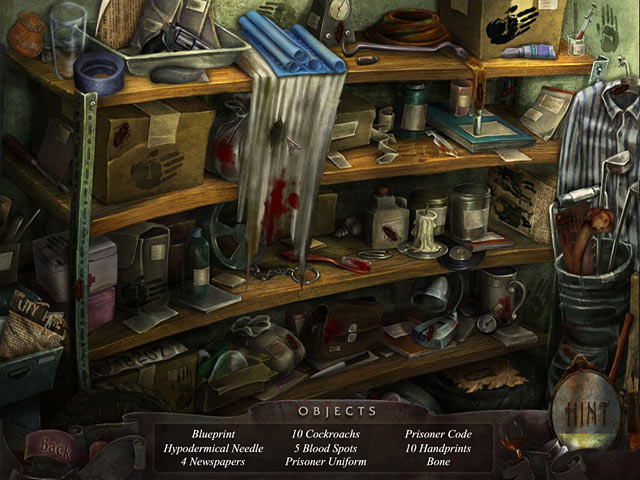Viewport: 640px width, 480px height.
Task: Use the Hint button
Action: coord(588,409)
